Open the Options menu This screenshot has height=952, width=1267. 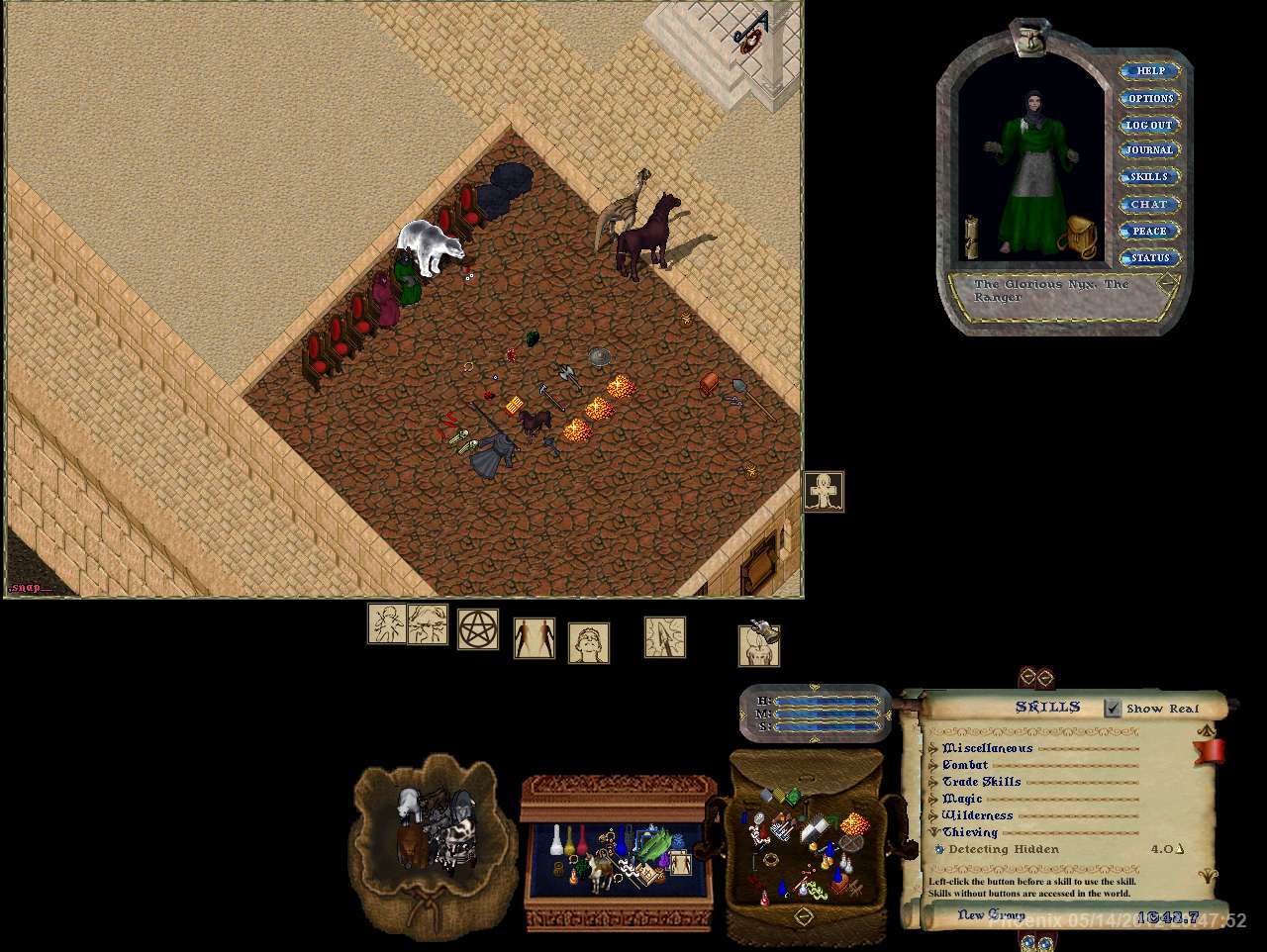click(1149, 98)
